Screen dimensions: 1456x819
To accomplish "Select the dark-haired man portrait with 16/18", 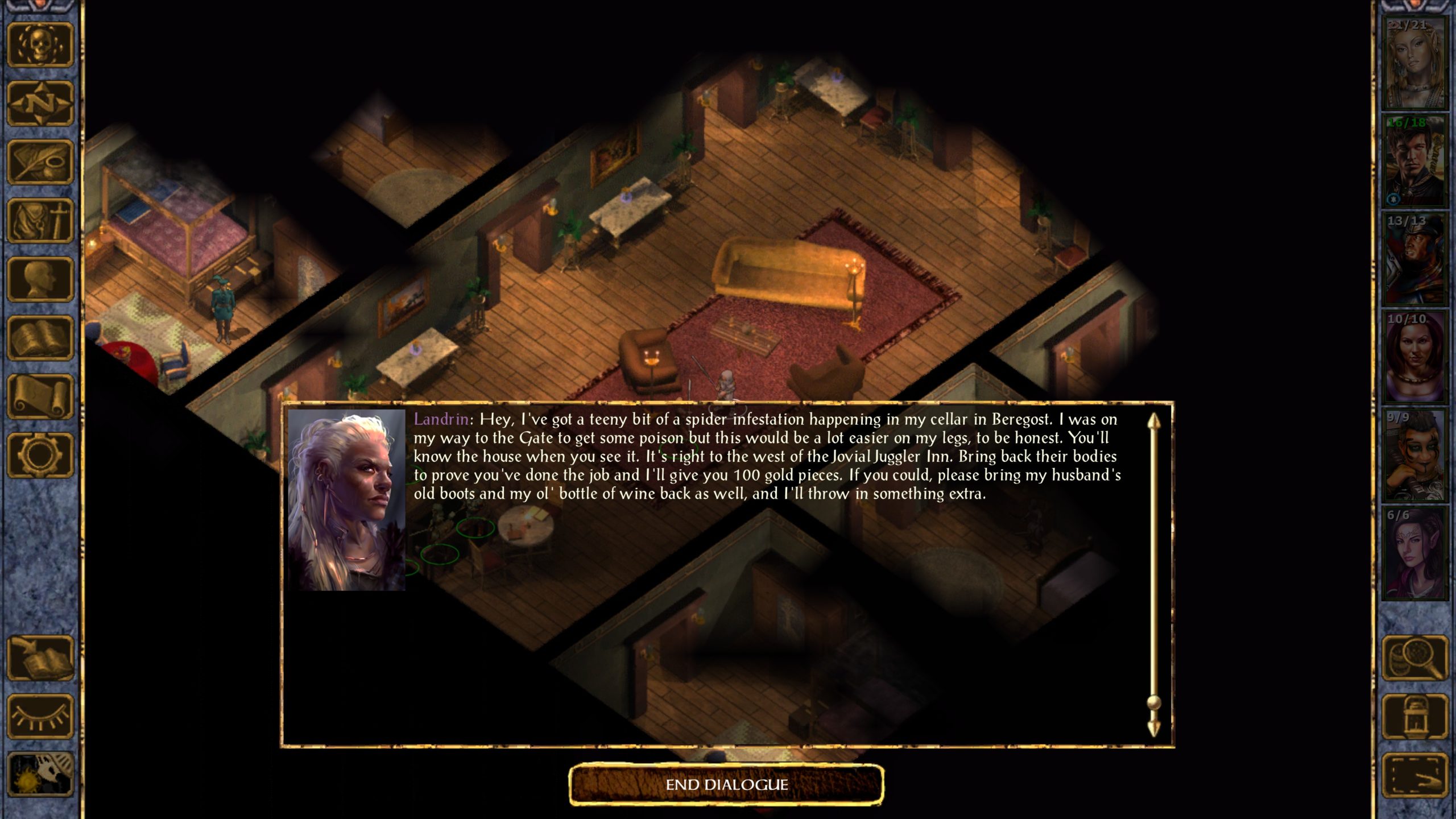I will pos(1414,161).
